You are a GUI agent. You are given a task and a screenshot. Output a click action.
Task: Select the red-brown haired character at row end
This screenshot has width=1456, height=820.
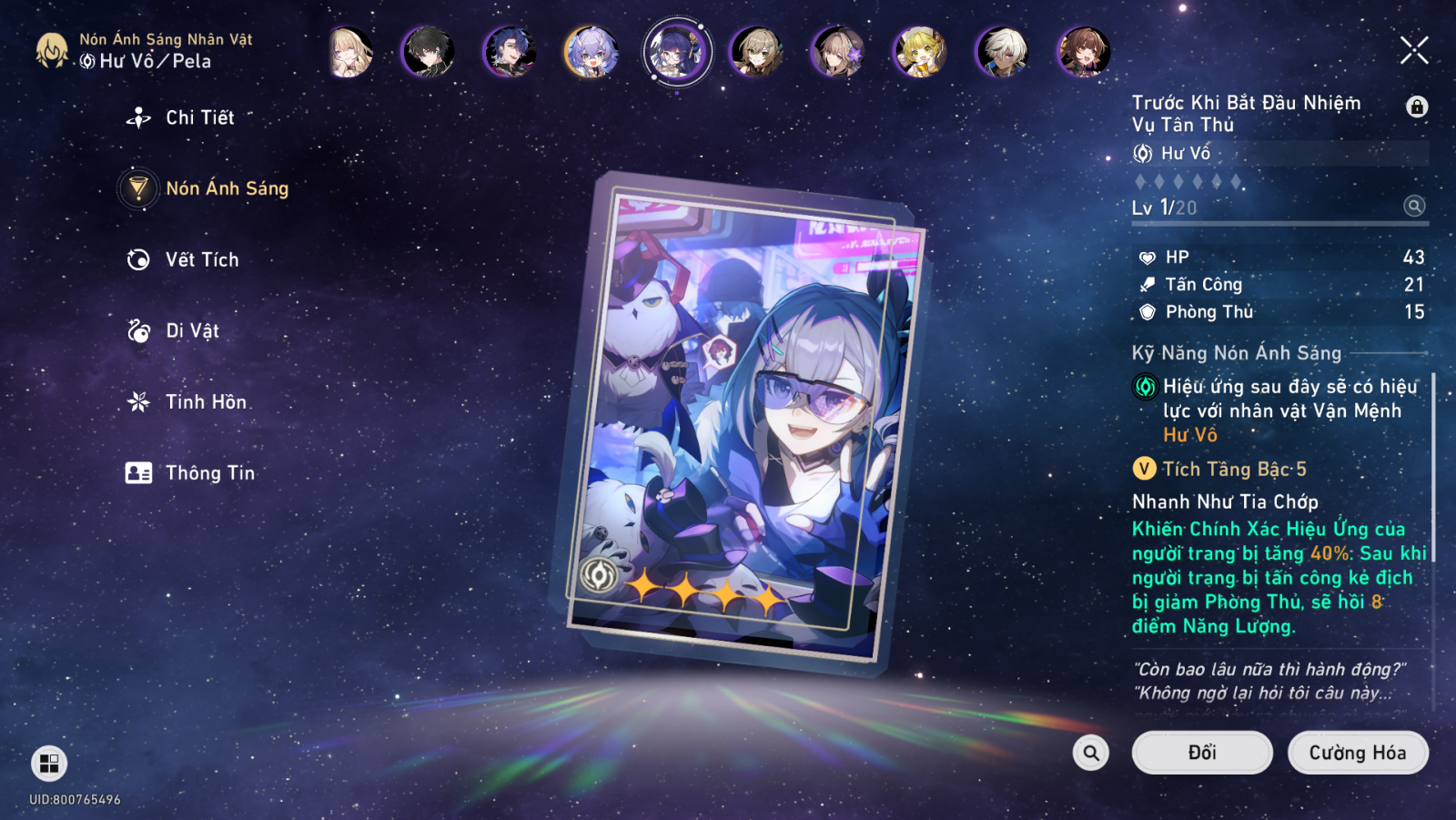(x=1084, y=52)
